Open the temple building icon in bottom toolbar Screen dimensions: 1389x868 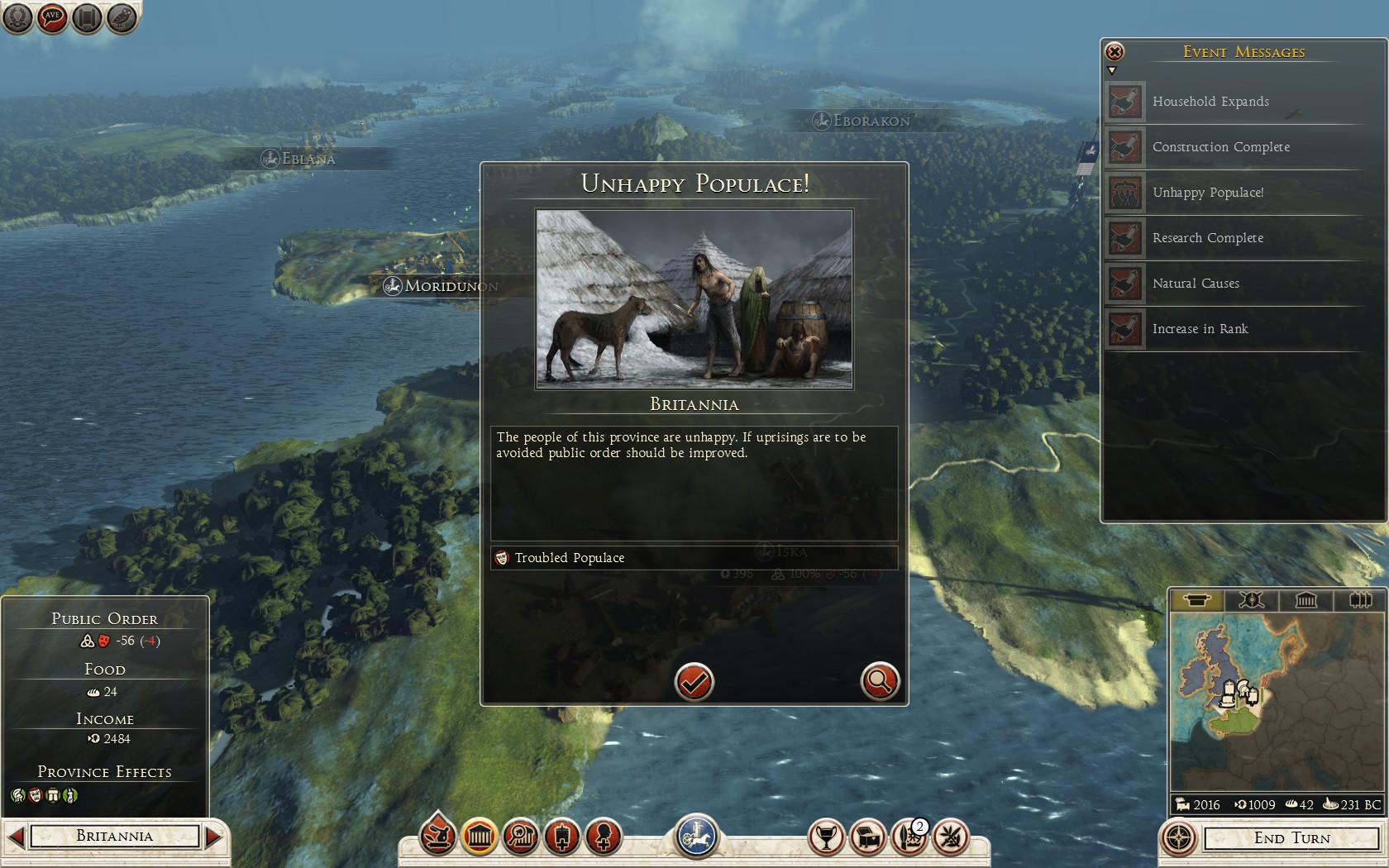pos(480,837)
